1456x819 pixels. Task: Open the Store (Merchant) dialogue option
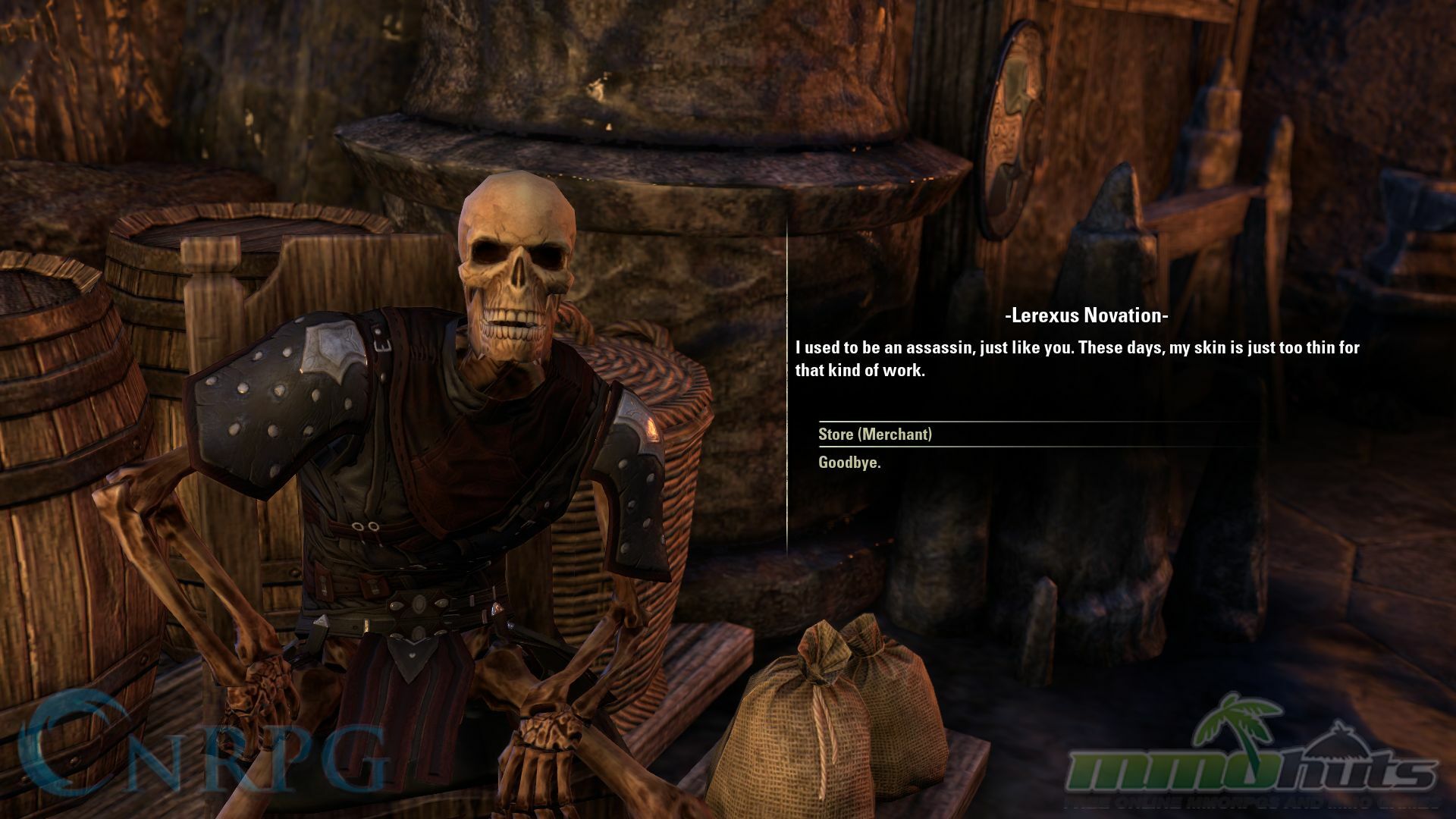click(874, 435)
